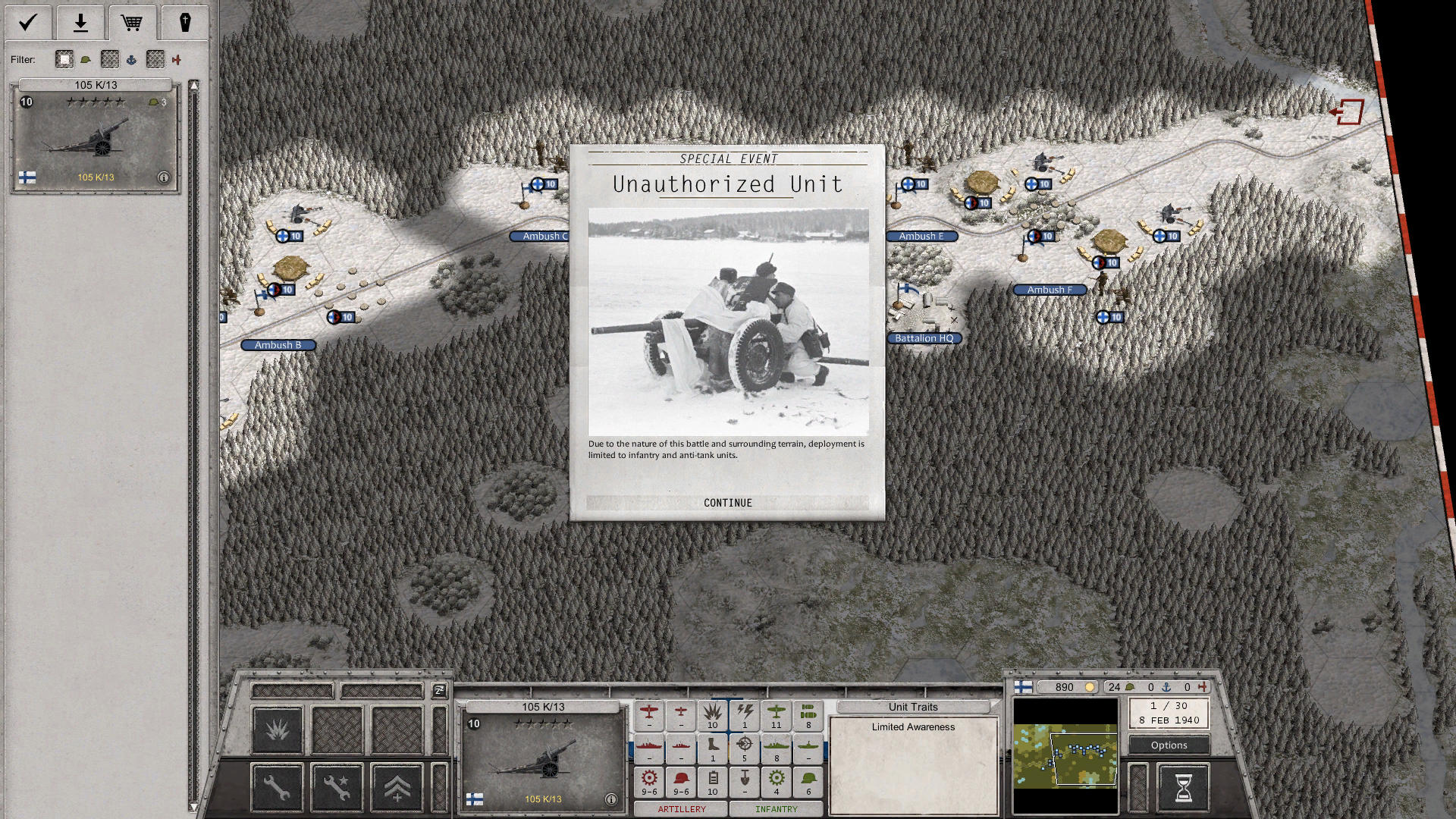The image size is (1456, 819).
Task: Switch to the ARTILLERY stats tab
Action: [681, 808]
